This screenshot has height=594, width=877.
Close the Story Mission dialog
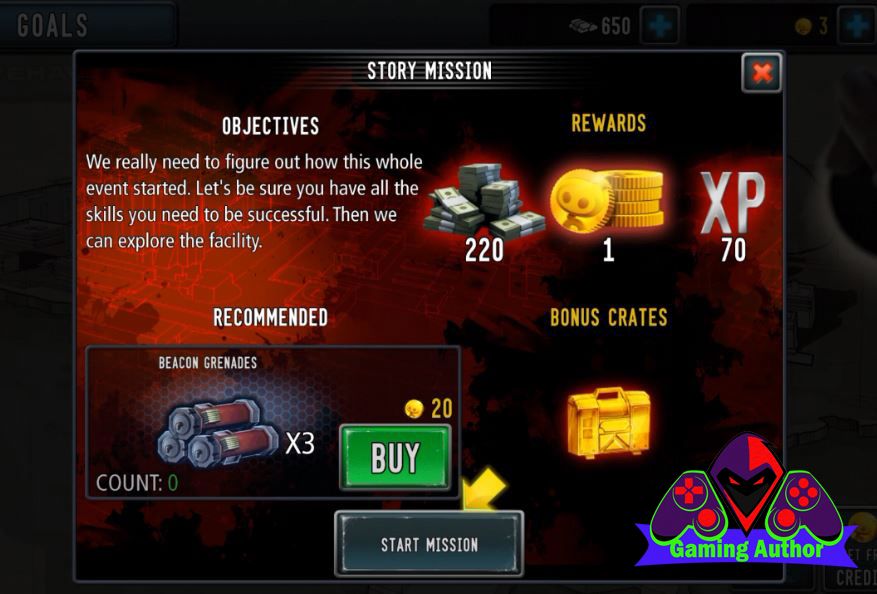tap(761, 72)
